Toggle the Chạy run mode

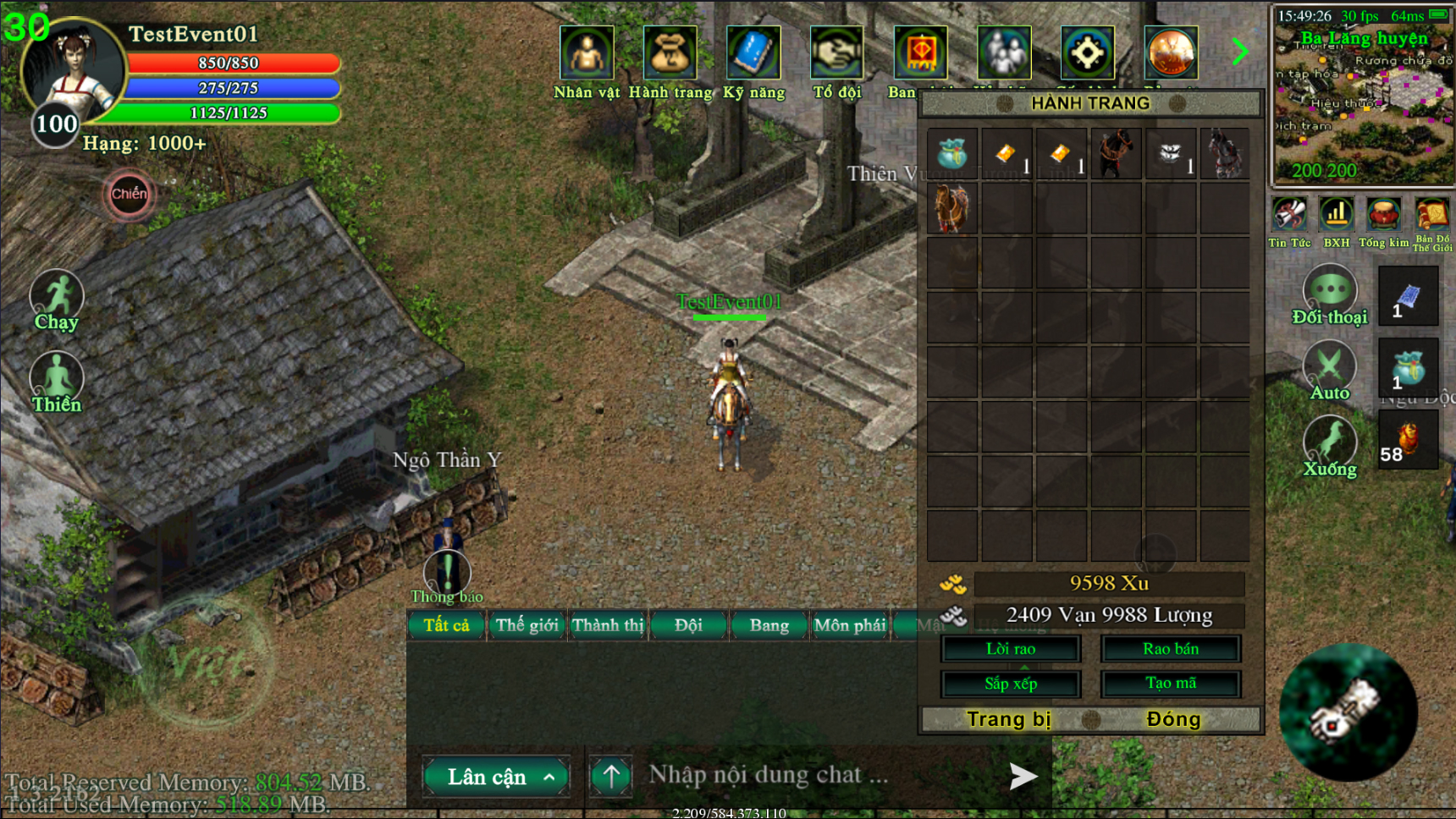tap(57, 300)
